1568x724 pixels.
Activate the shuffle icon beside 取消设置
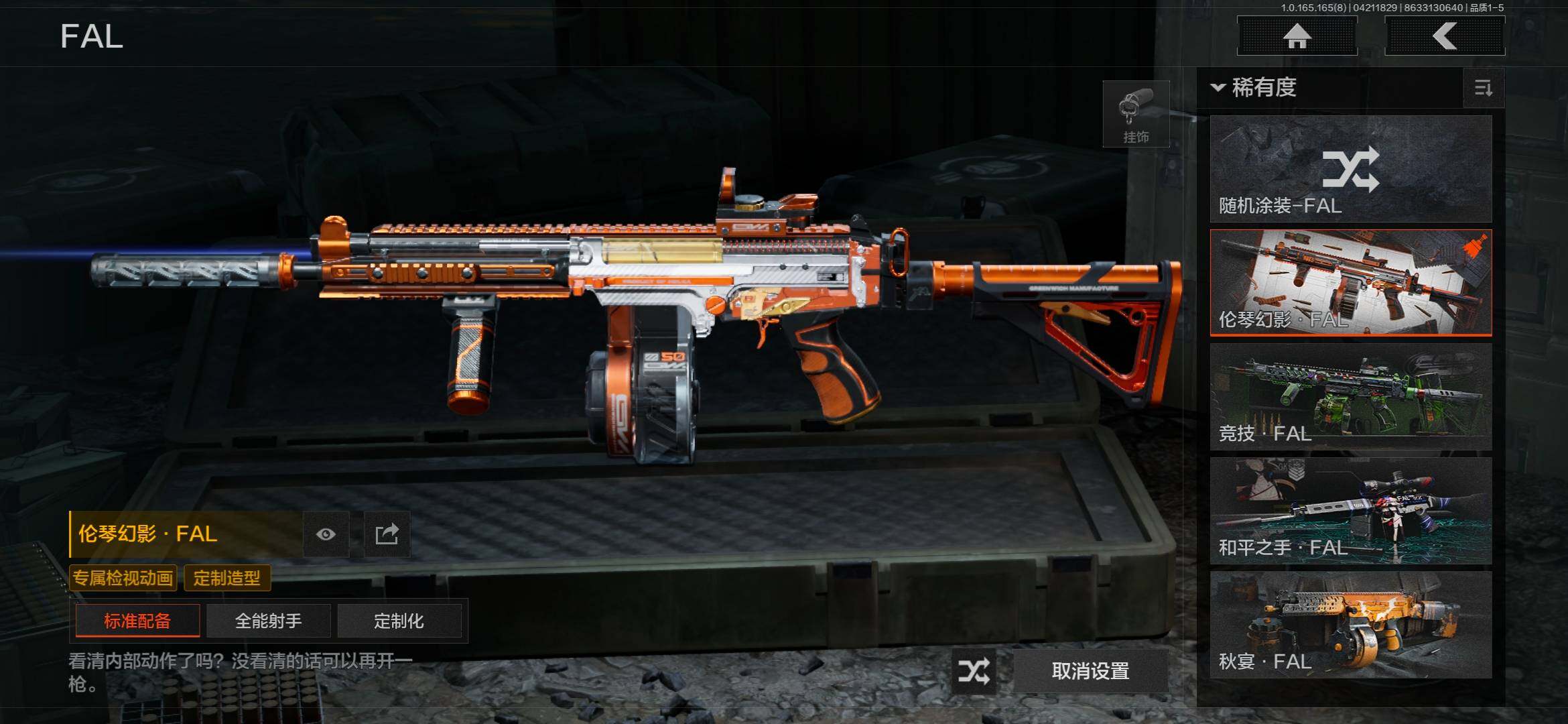(x=974, y=670)
